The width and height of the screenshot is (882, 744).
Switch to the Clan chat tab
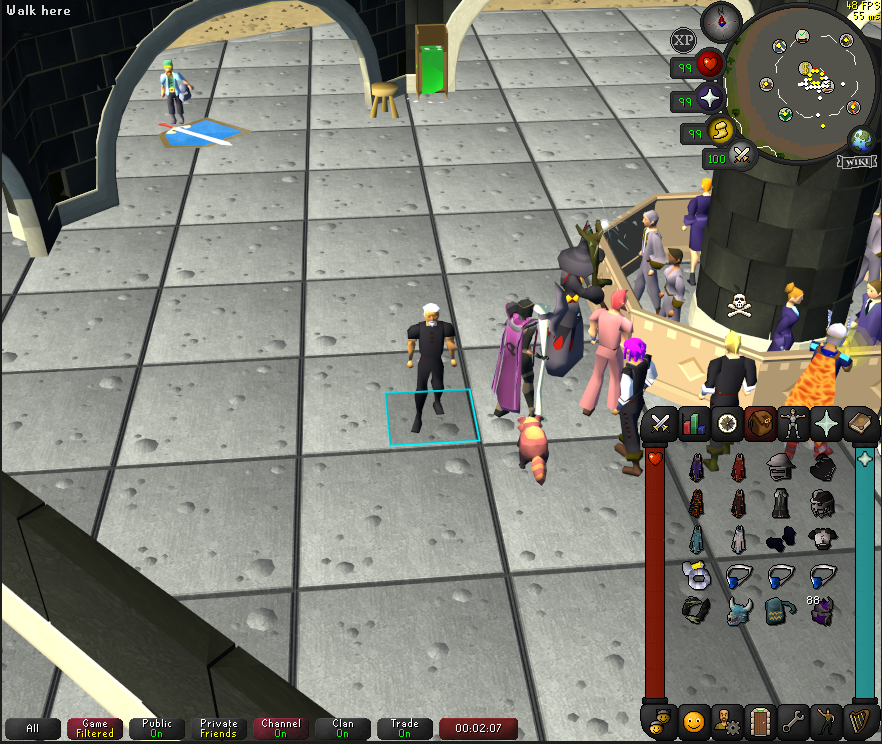point(343,728)
